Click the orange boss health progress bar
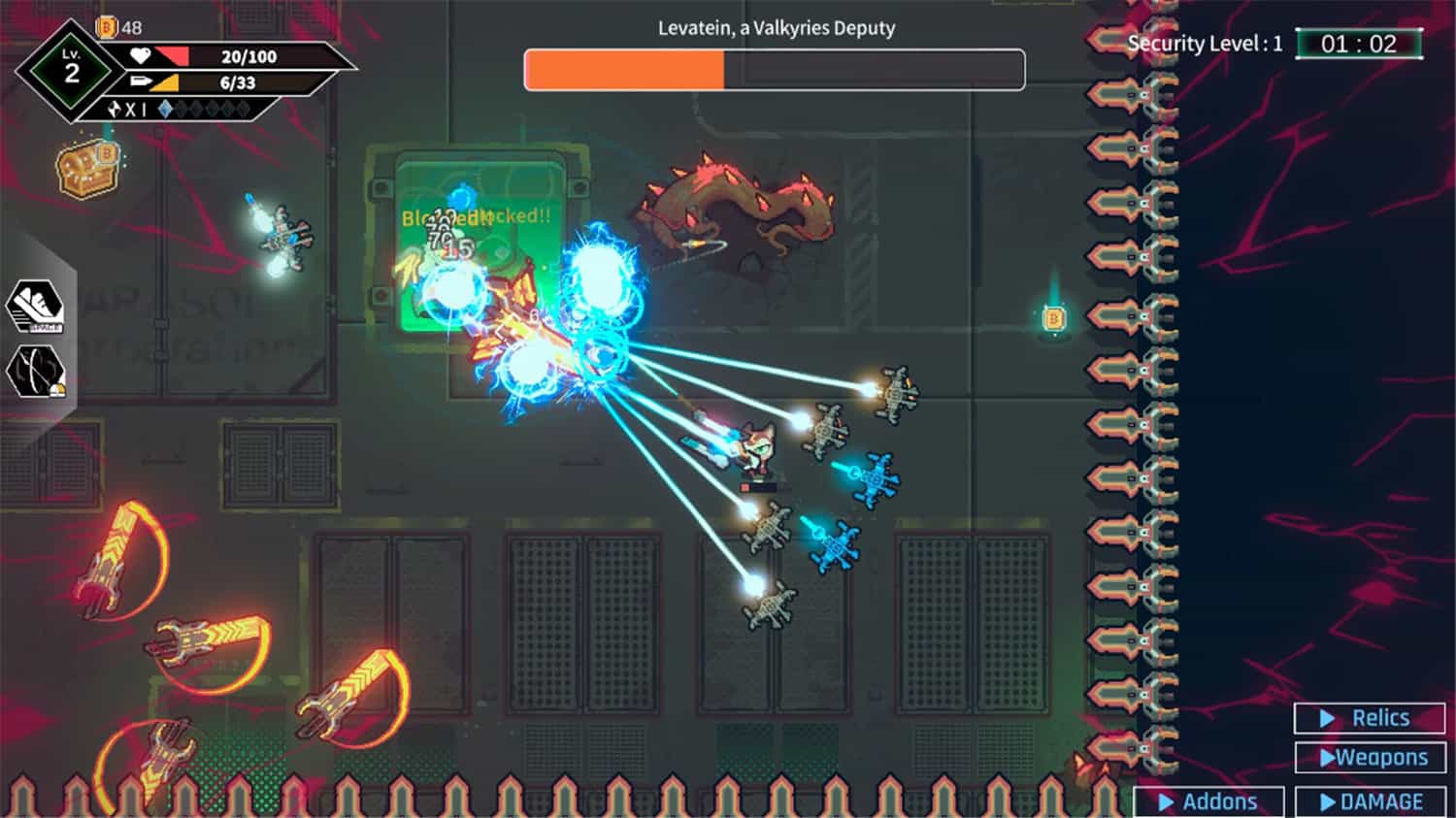The image size is (1456, 818). coord(624,69)
